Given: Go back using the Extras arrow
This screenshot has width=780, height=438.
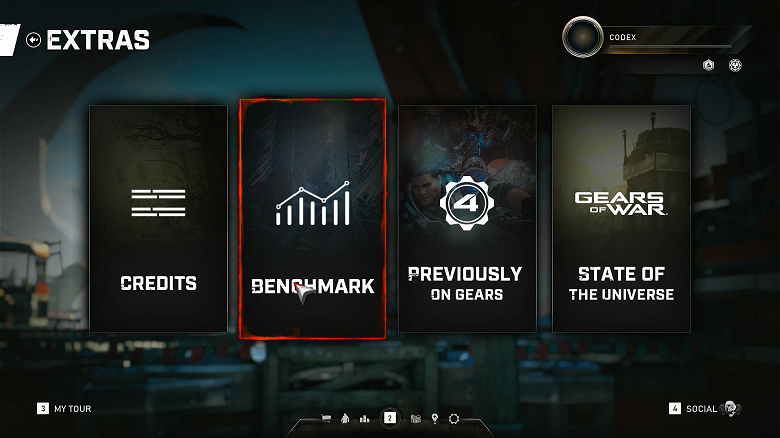Looking at the screenshot, I should 34,40.
